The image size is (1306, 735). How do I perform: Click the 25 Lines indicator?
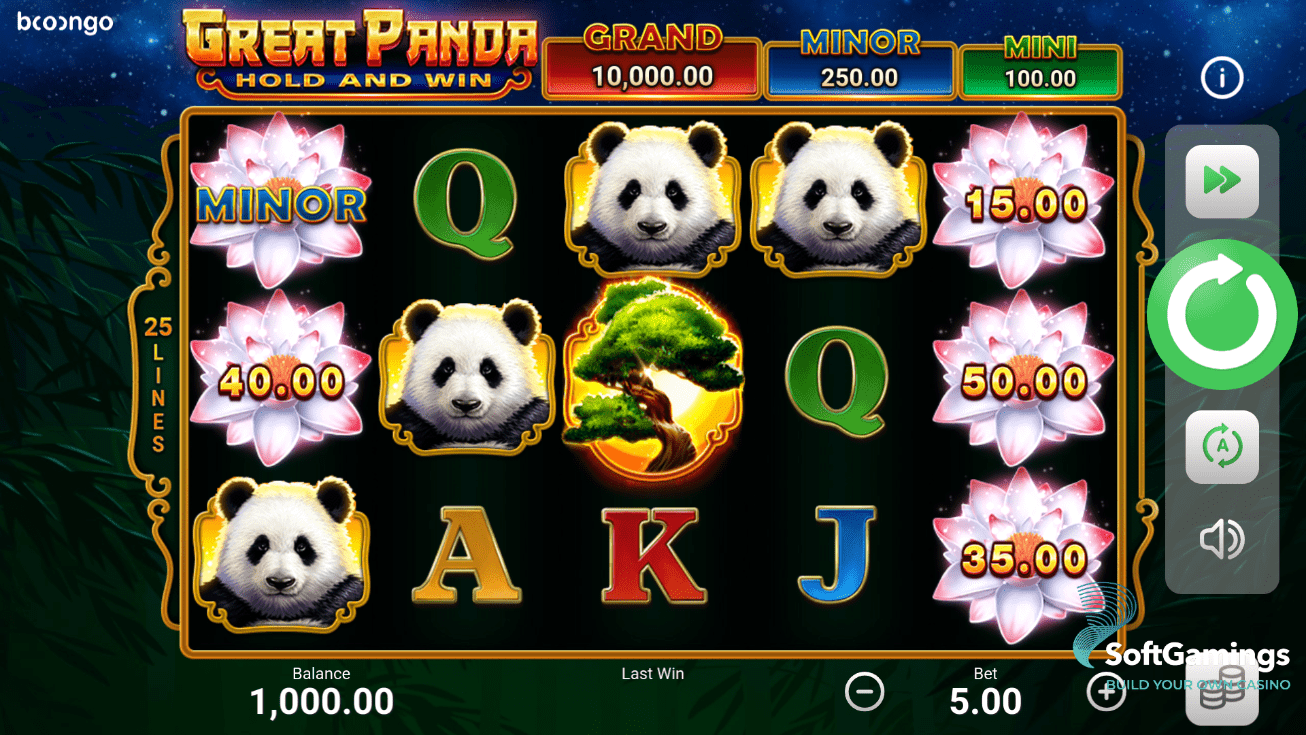pos(155,380)
